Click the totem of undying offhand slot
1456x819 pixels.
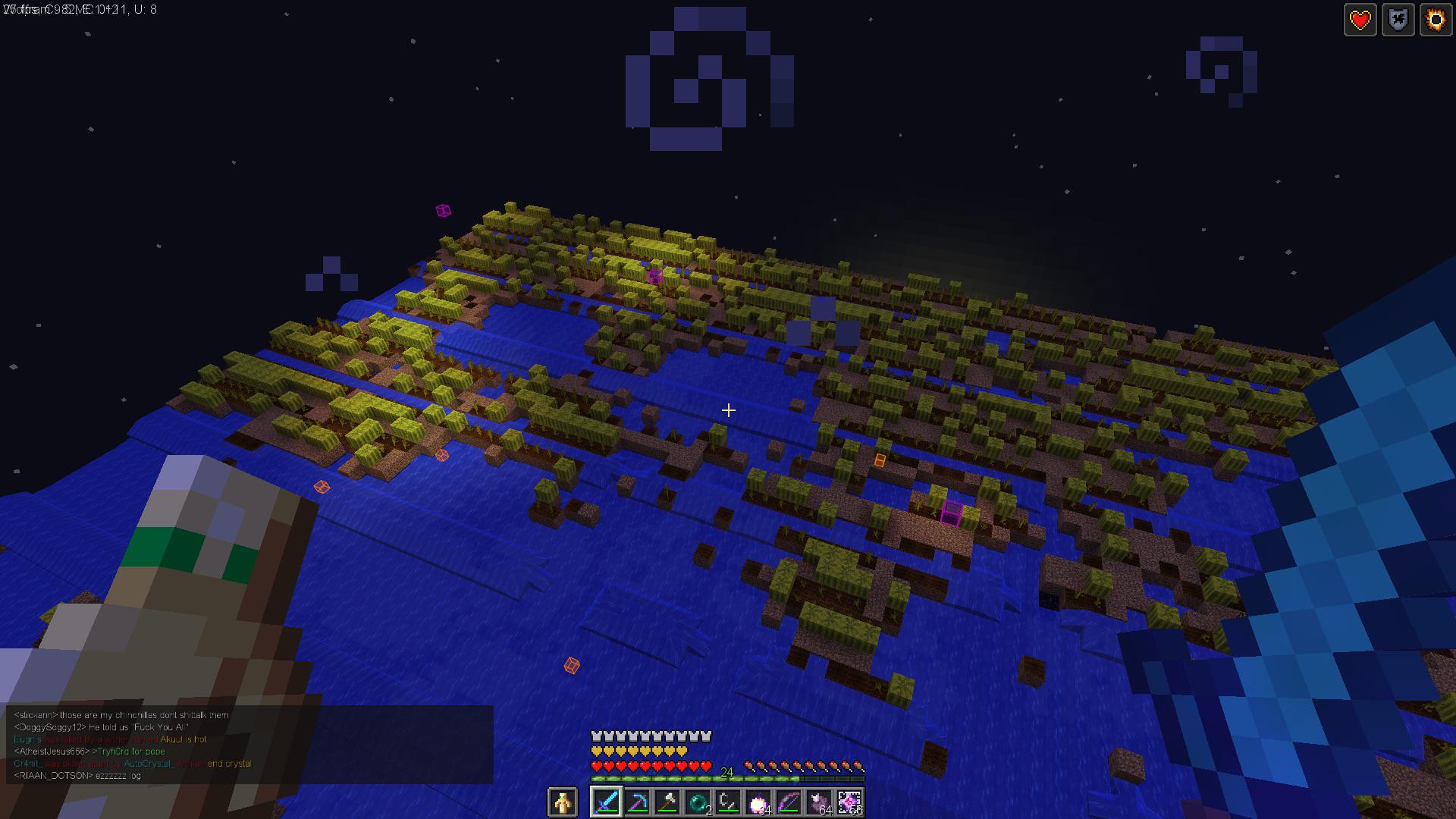[563, 803]
